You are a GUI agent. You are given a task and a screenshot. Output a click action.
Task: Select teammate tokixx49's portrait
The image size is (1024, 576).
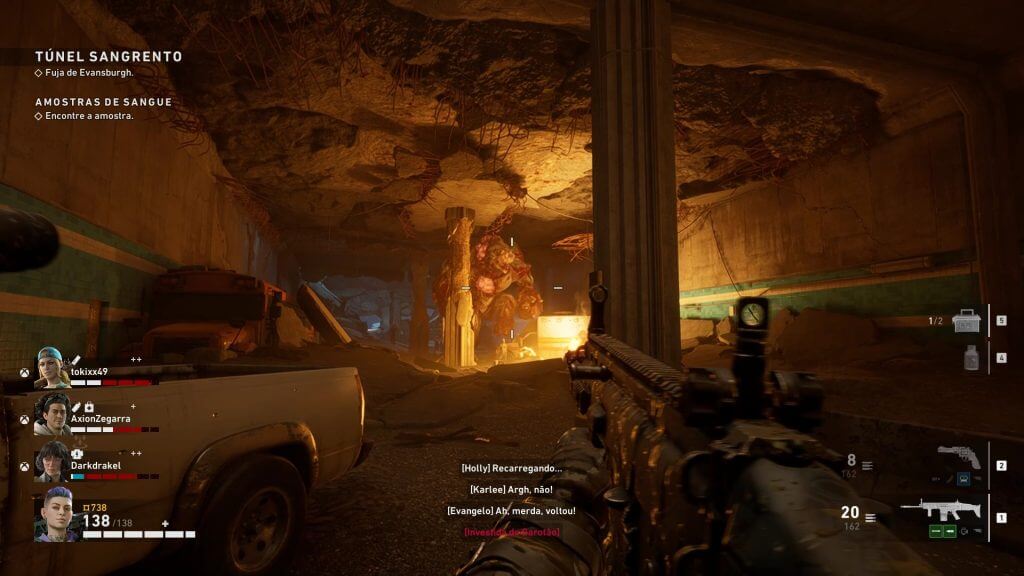click(x=52, y=369)
